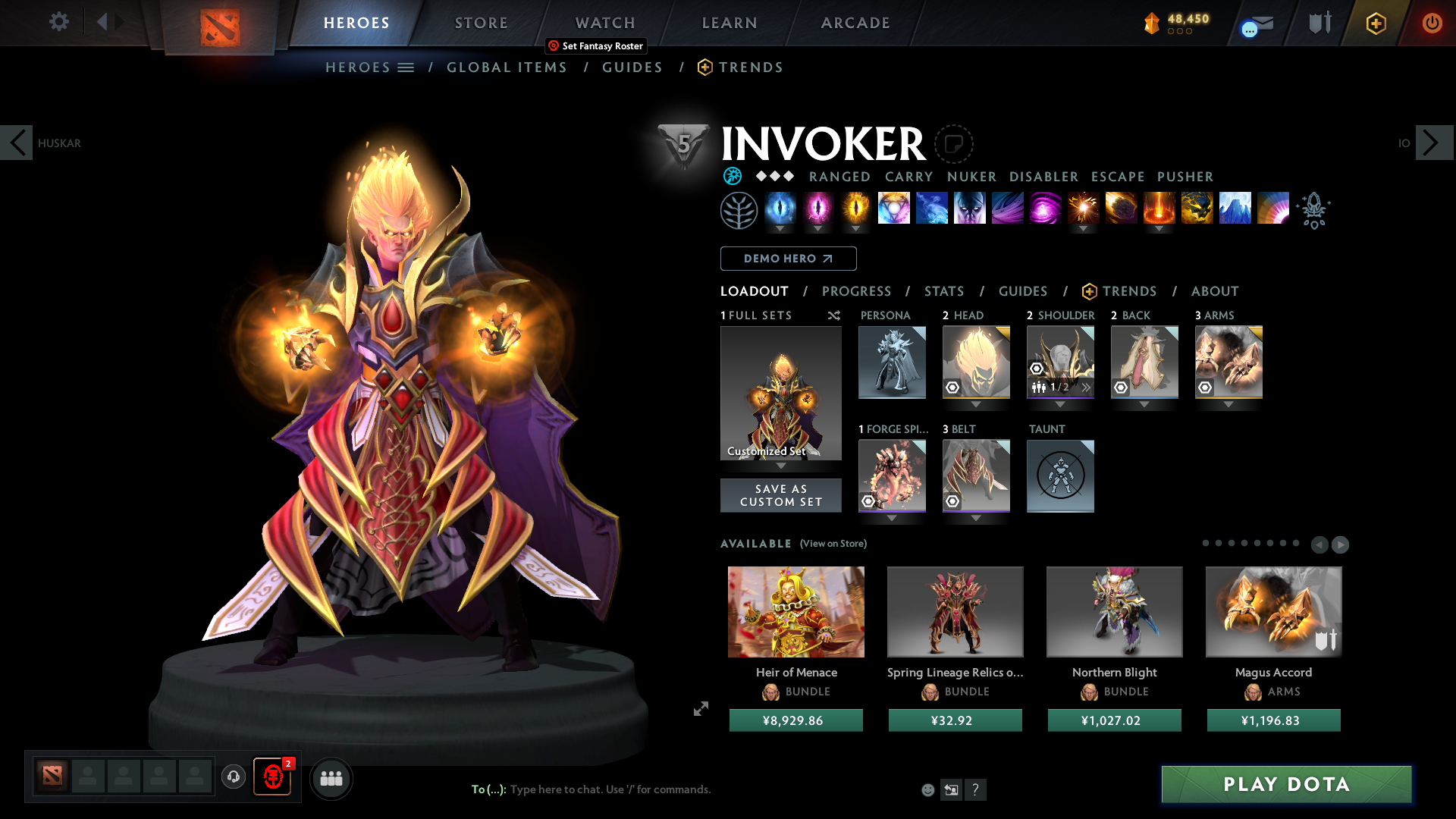Save loadout as custom set
Viewport: 1456px width, 819px height.
780,495
